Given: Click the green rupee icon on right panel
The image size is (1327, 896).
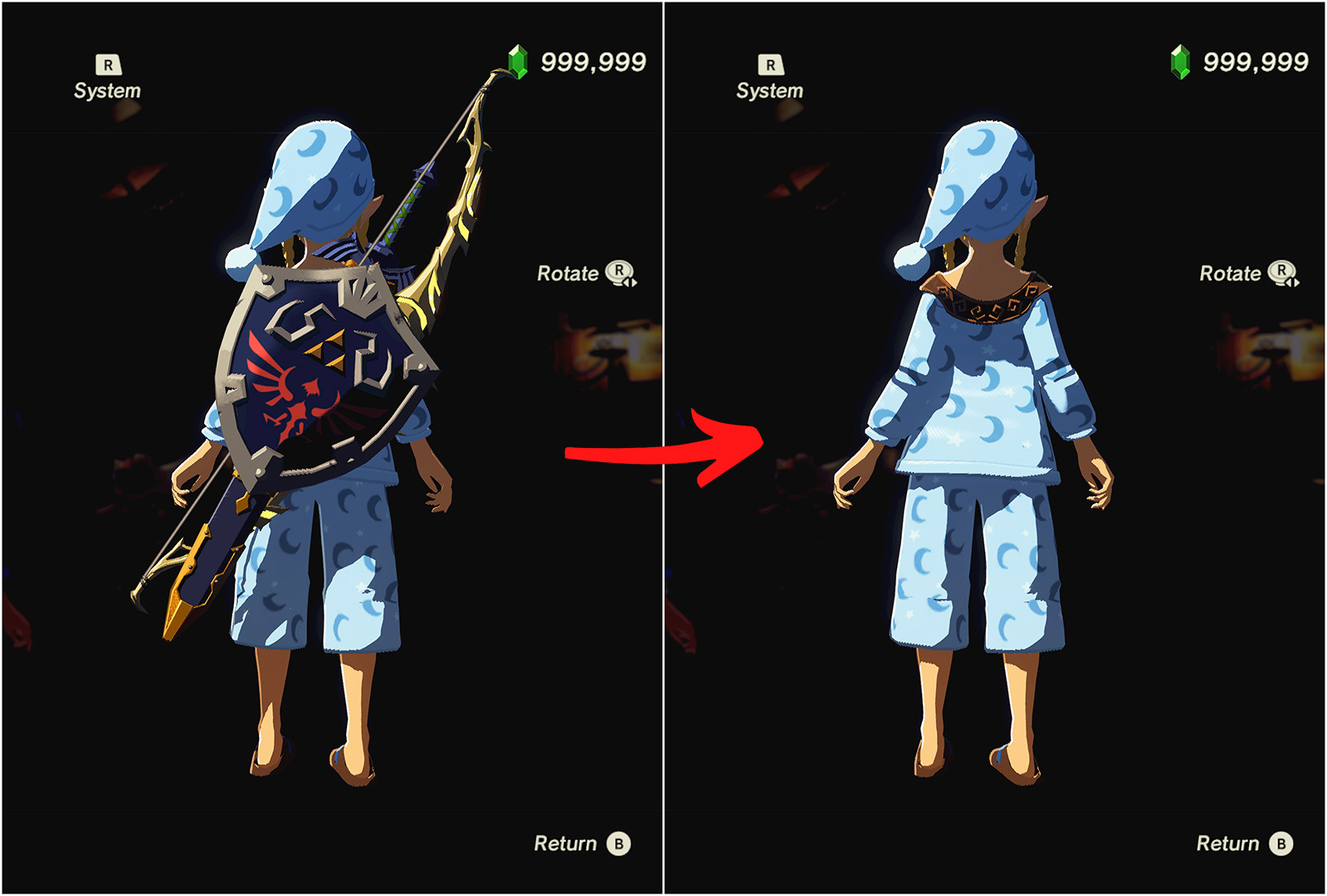Looking at the screenshot, I should point(1180,60).
